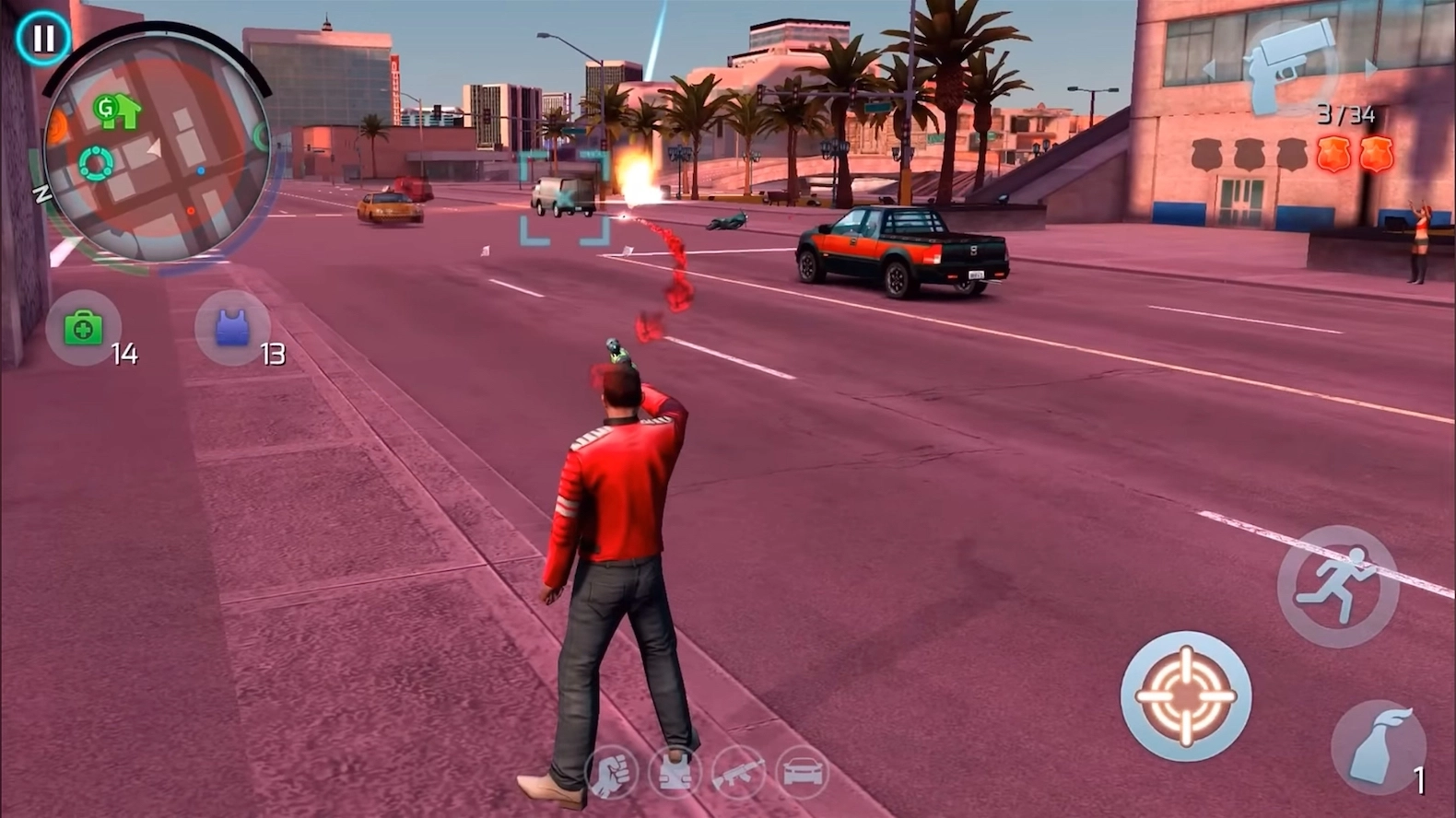
Task: Switch to previous weapon with left arrow
Action: (x=1210, y=68)
